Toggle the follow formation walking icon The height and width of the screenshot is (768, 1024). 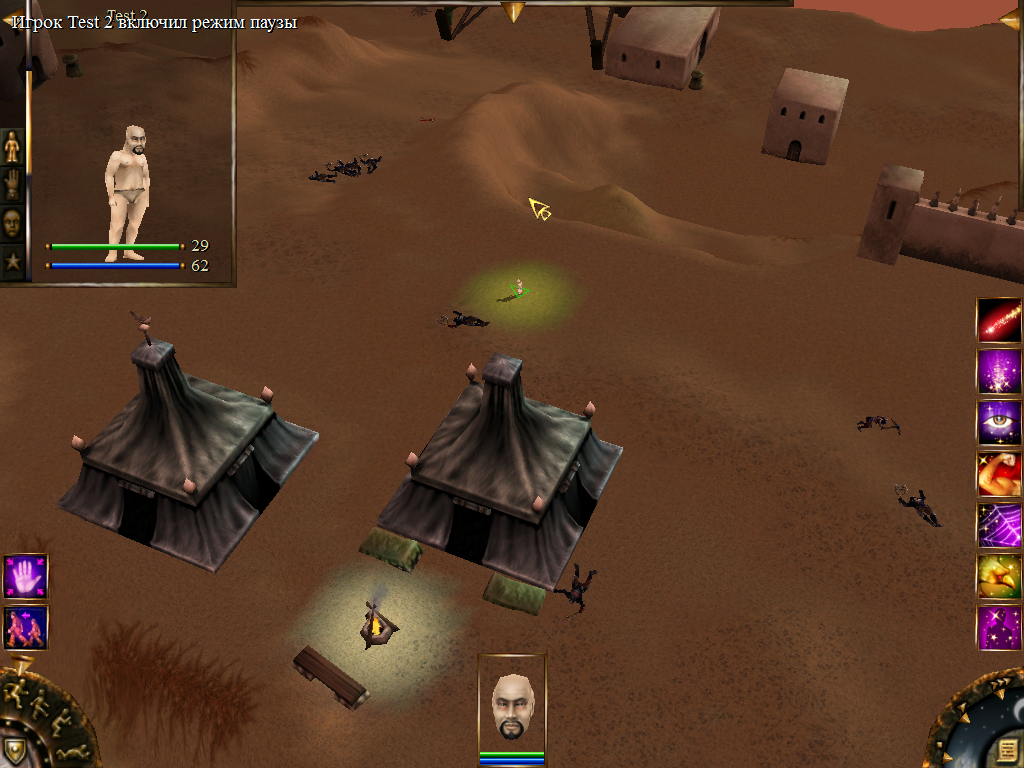pos(25,628)
